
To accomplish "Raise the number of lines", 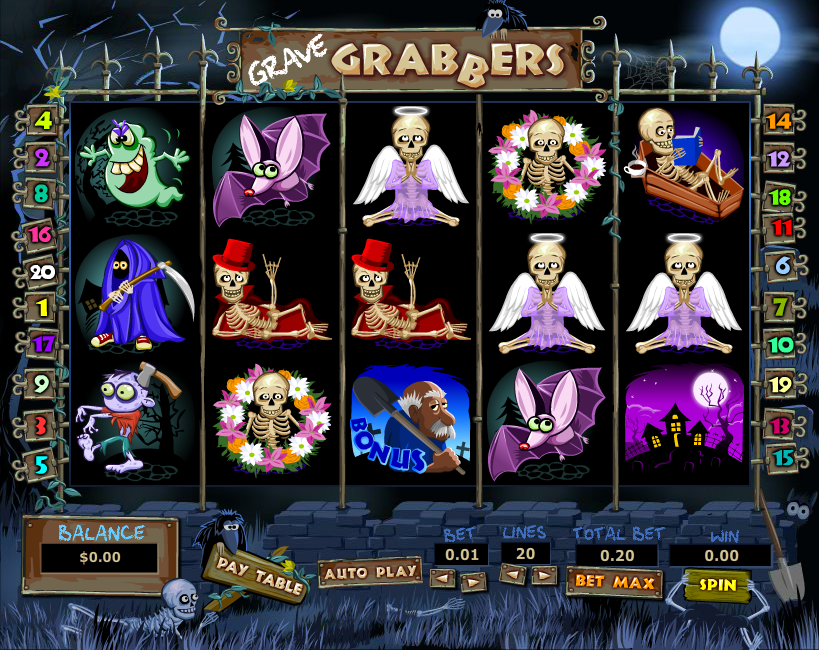I will pos(544,575).
